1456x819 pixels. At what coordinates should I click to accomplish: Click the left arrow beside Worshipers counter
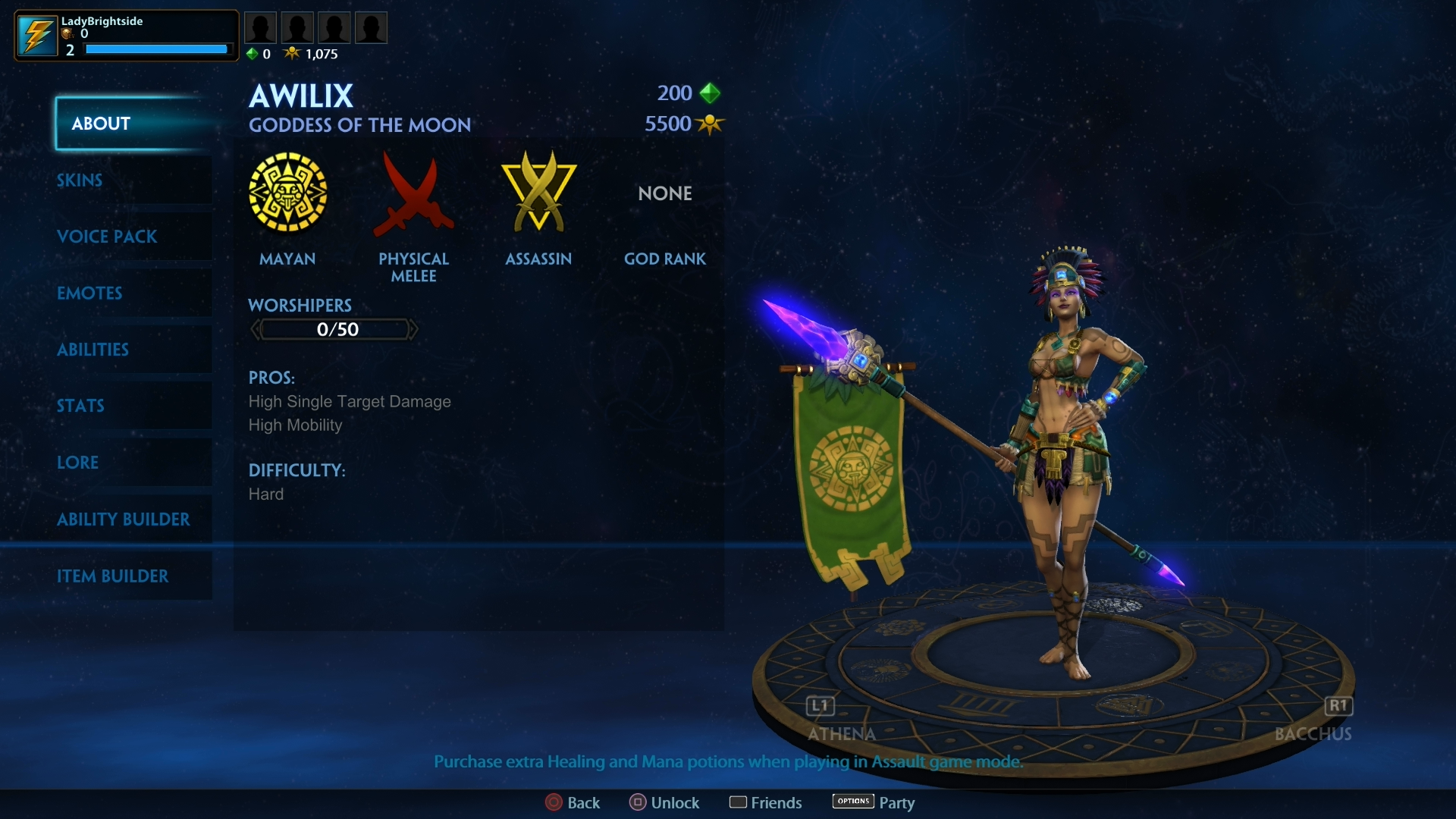(x=256, y=329)
